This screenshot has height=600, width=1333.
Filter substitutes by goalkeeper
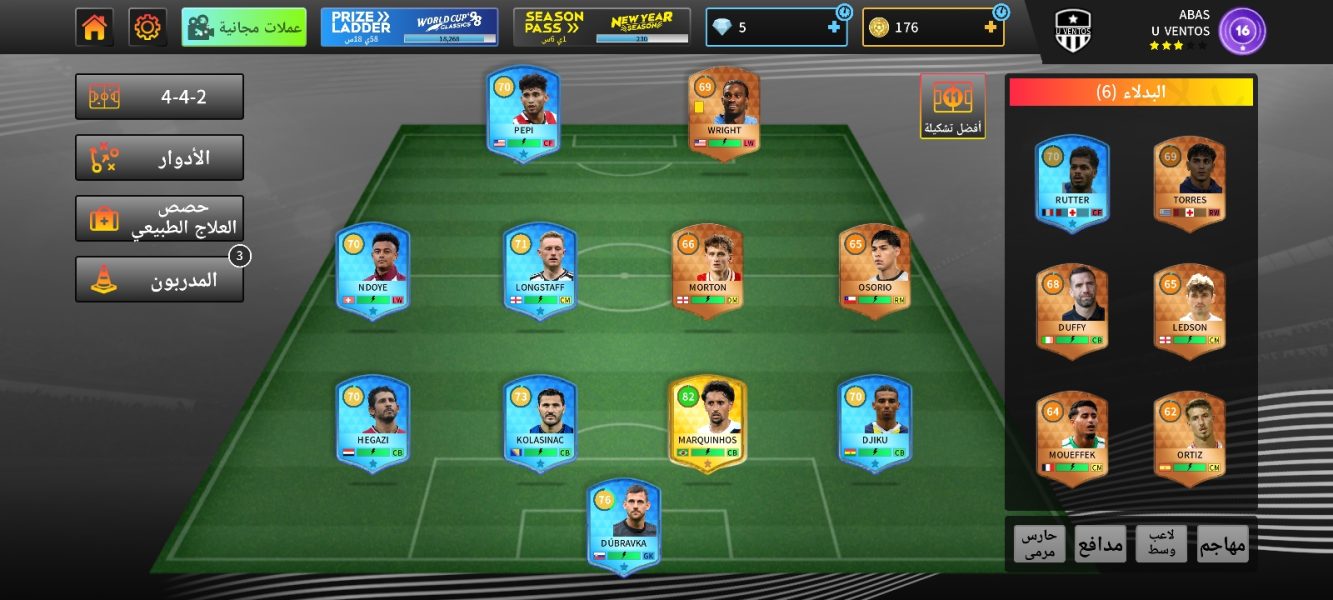tap(1040, 543)
